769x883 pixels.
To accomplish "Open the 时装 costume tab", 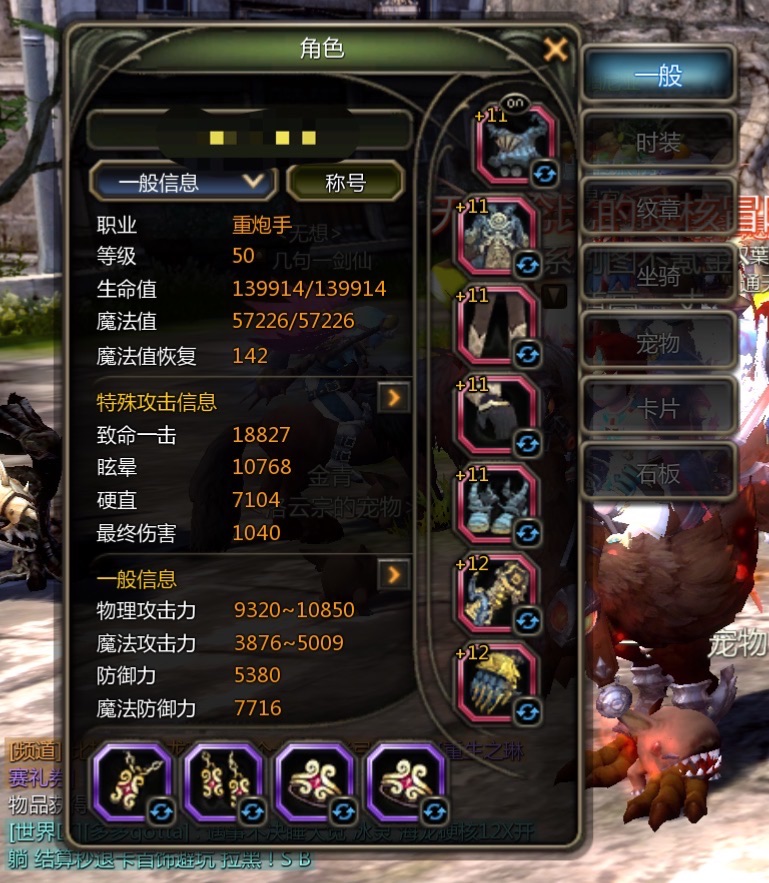I will click(658, 141).
